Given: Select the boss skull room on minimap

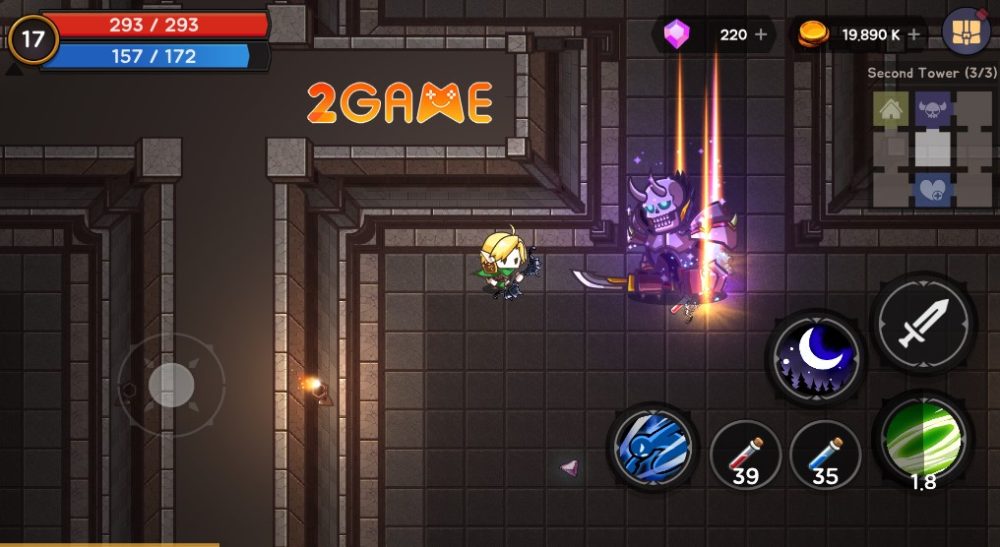Looking at the screenshot, I should [932, 109].
